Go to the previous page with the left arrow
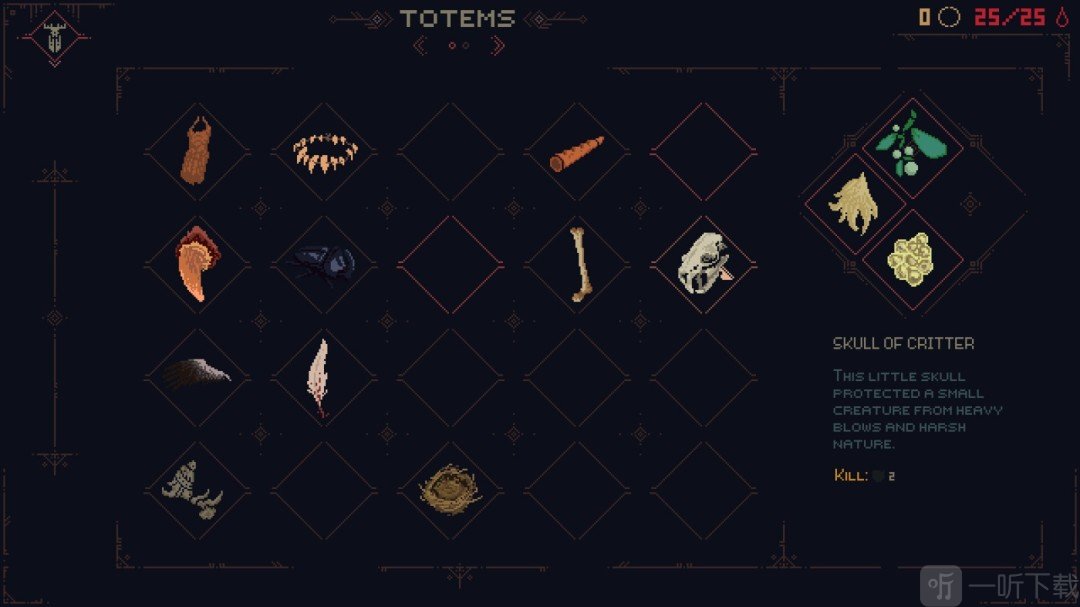 point(421,45)
